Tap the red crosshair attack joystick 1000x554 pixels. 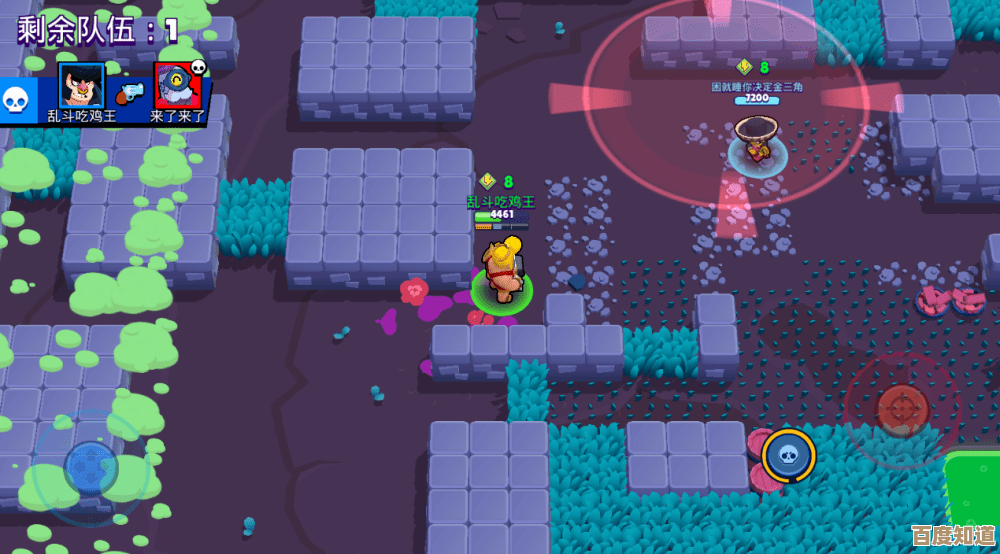click(x=903, y=408)
